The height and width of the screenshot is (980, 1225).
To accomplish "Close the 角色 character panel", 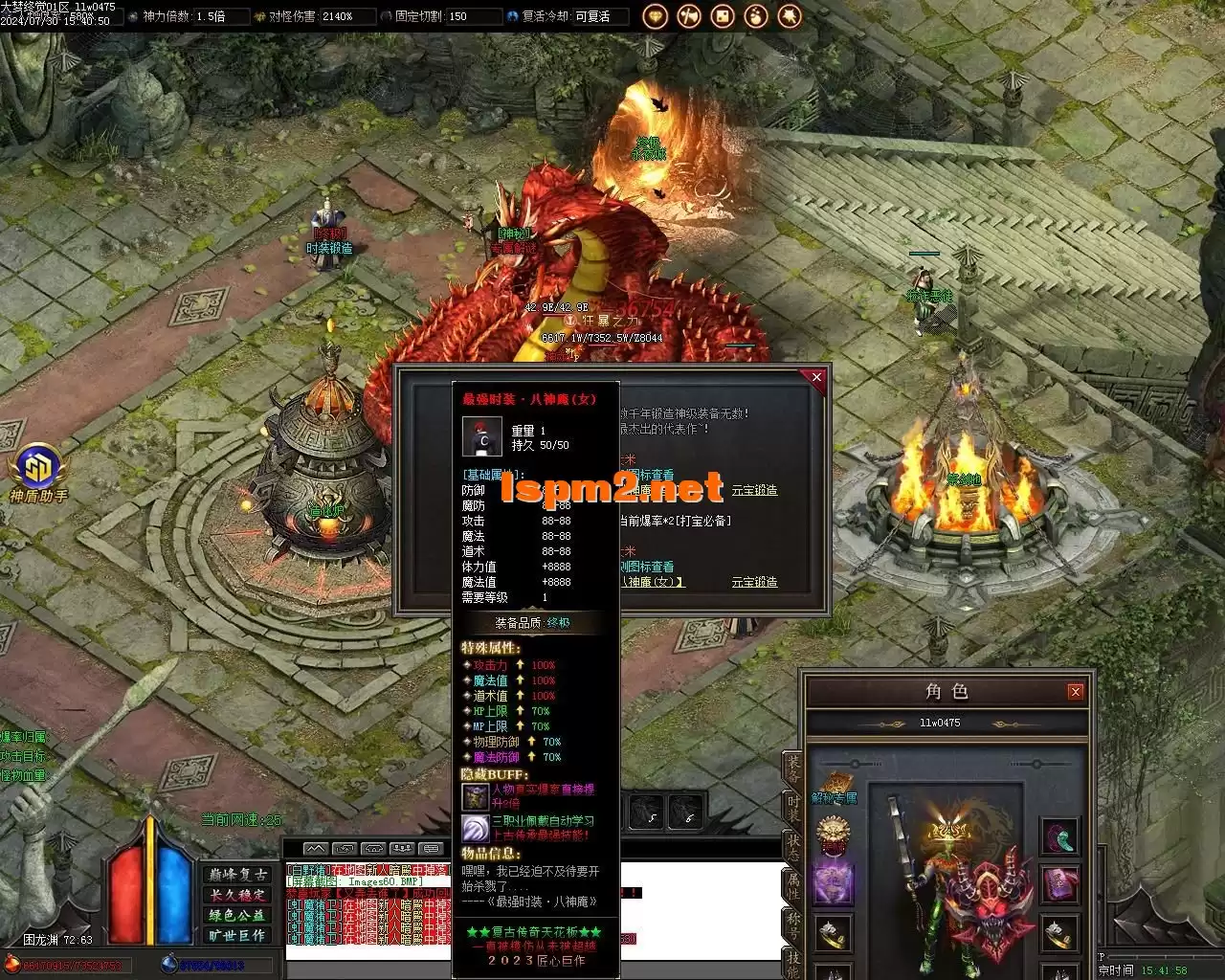I will (x=1075, y=691).
